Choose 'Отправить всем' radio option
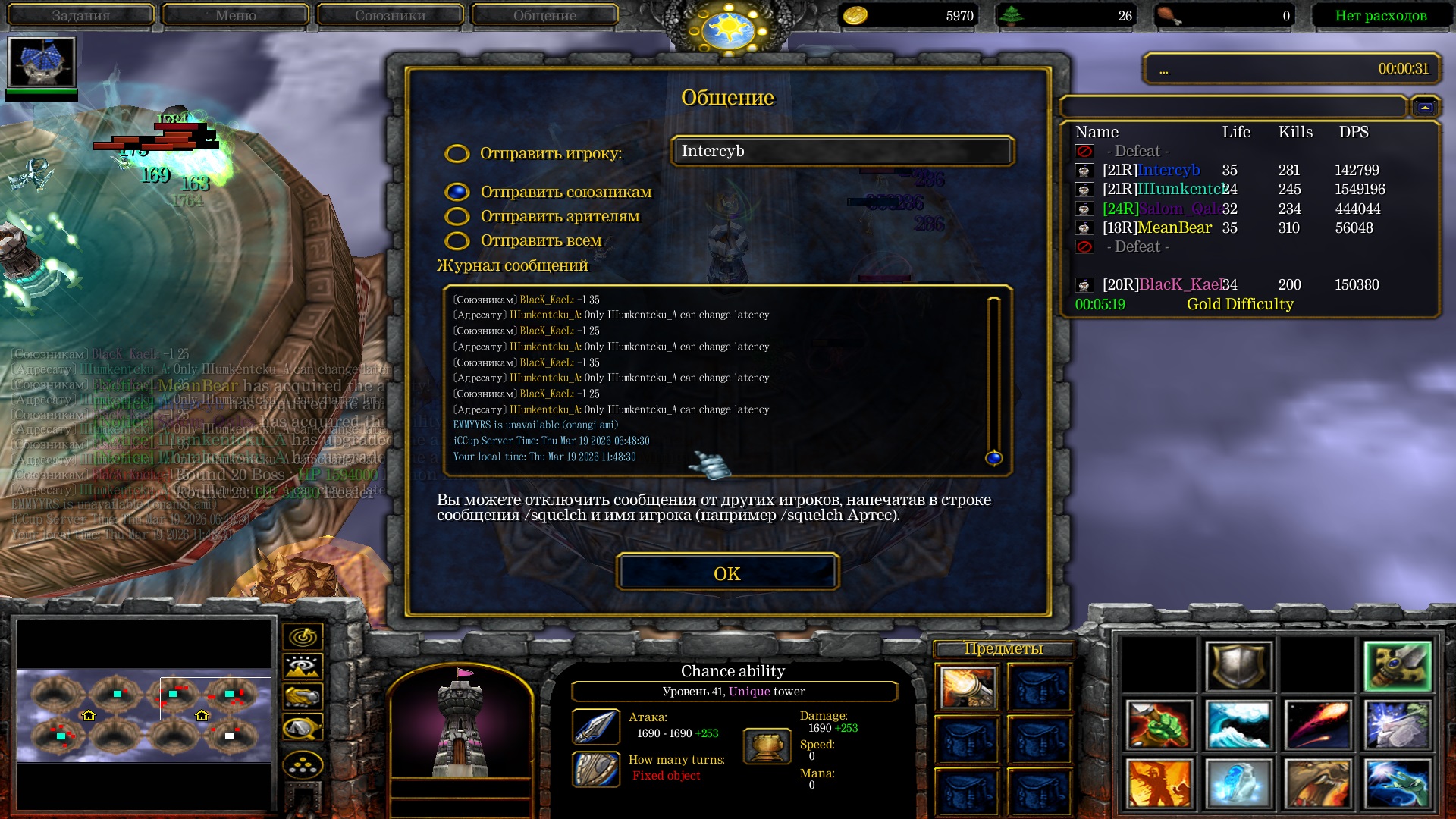This screenshot has width=1456, height=819. [457, 241]
